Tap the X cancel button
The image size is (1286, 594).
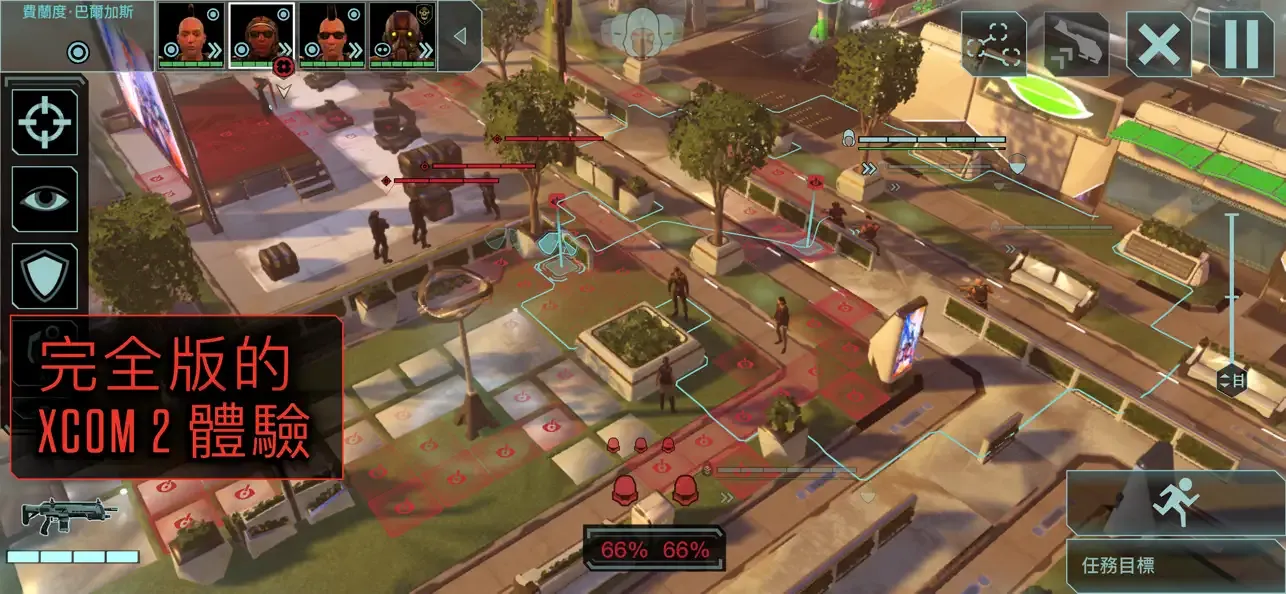point(1159,44)
